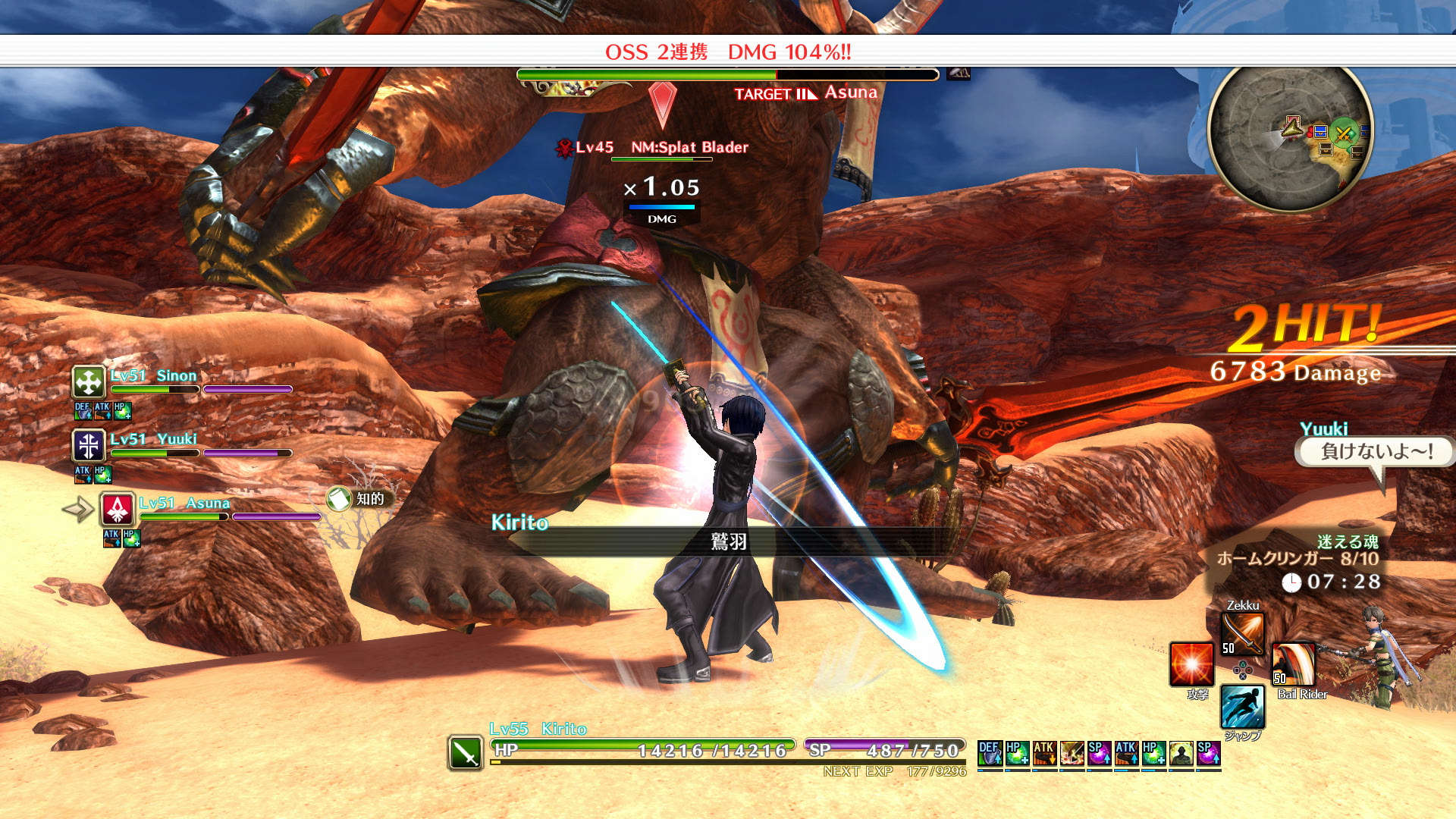Screen dimensions: 1456x819
Task: Select Yuuki's party class icon
Action: coord(89,445)
